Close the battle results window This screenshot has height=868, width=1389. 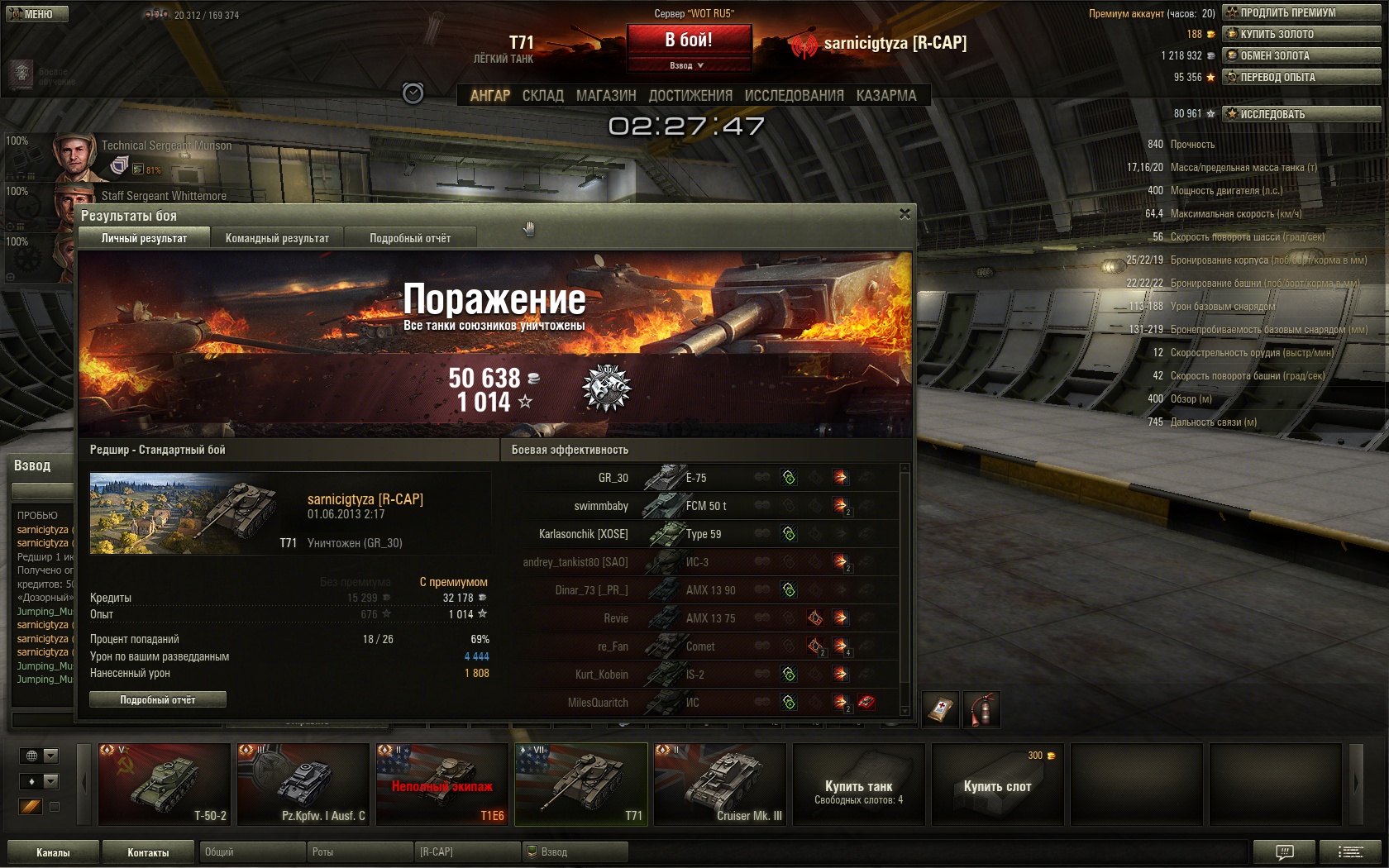pos(905,214)
